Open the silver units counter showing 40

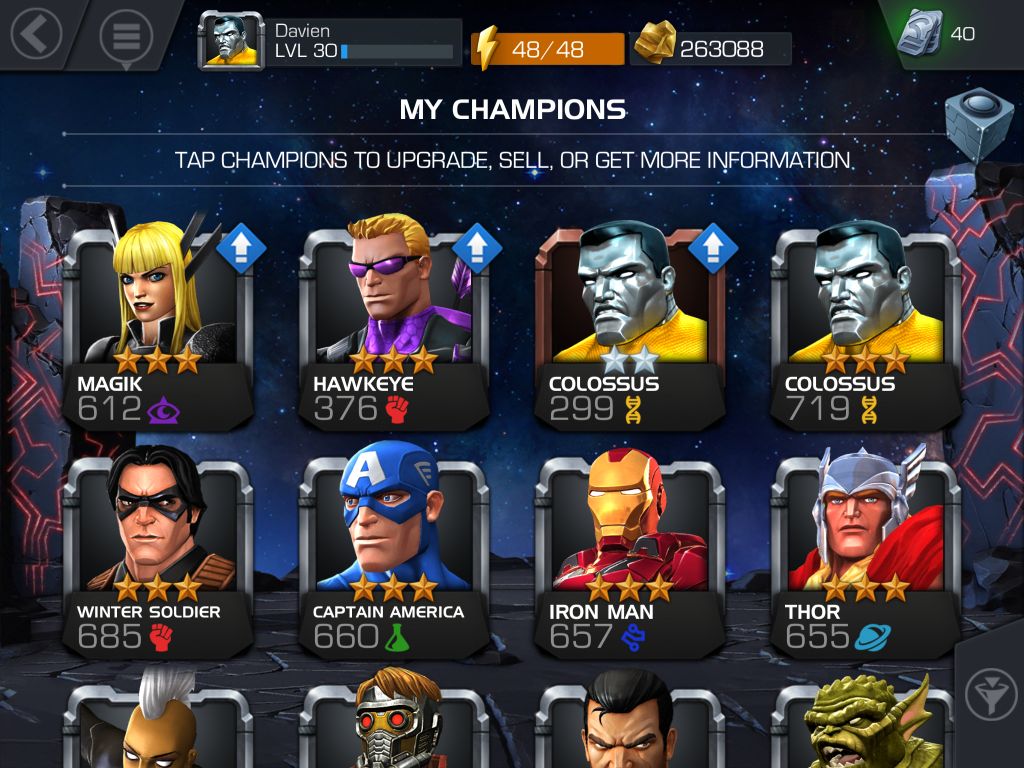(935, 34)
